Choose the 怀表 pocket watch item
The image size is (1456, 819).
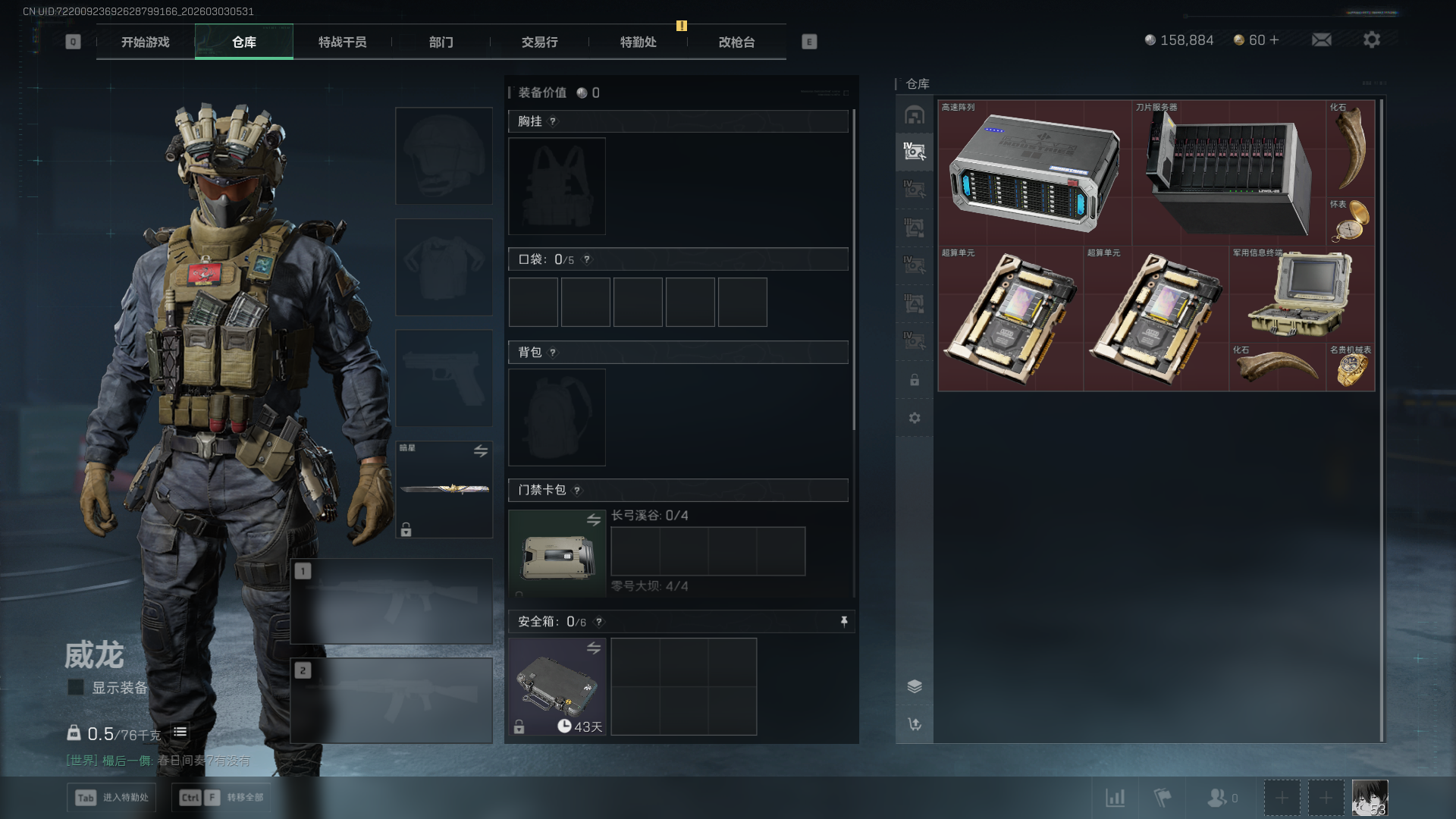point(1351,221)
